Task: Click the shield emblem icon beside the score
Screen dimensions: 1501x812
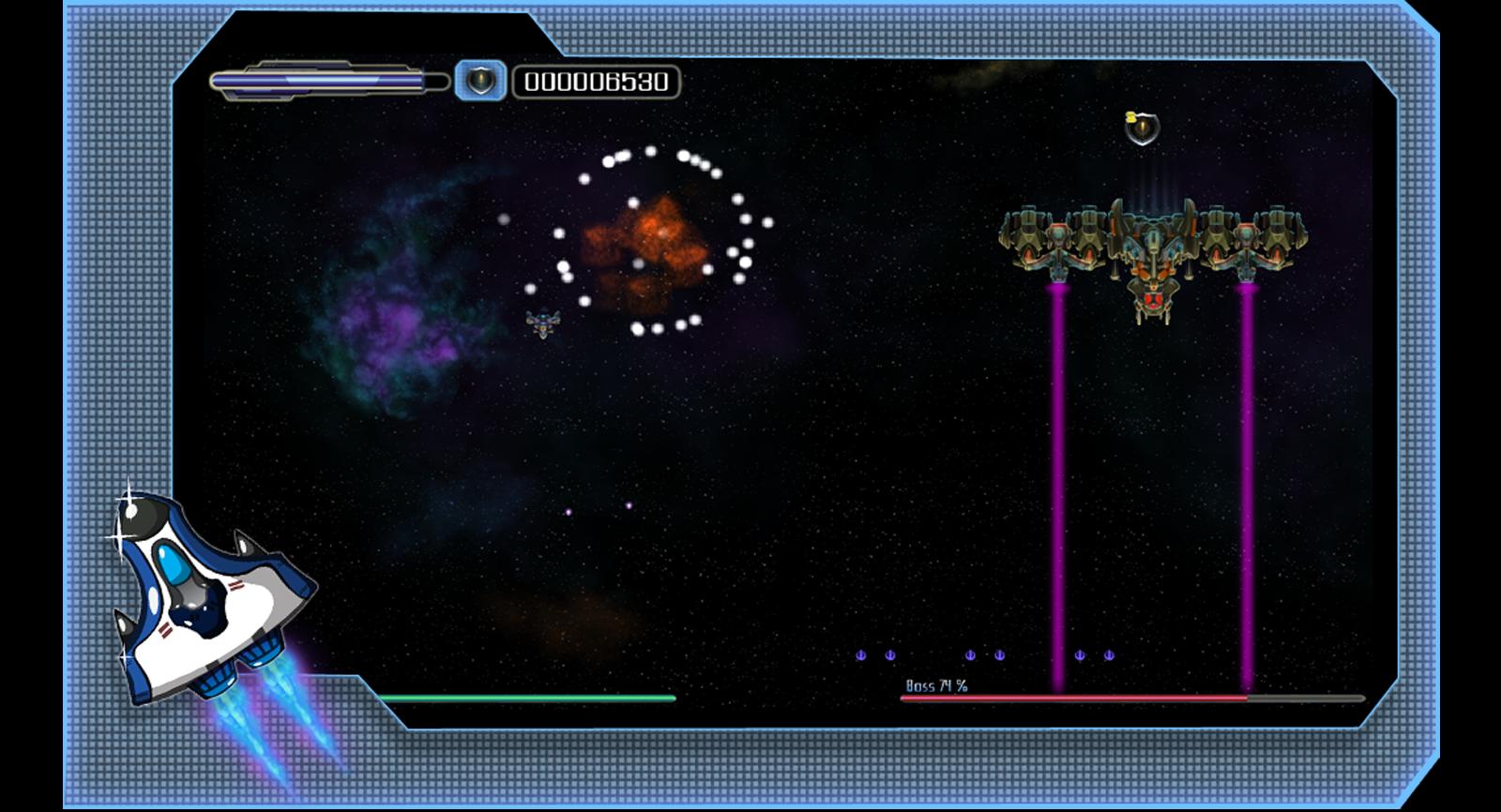Action: point(480,83)
